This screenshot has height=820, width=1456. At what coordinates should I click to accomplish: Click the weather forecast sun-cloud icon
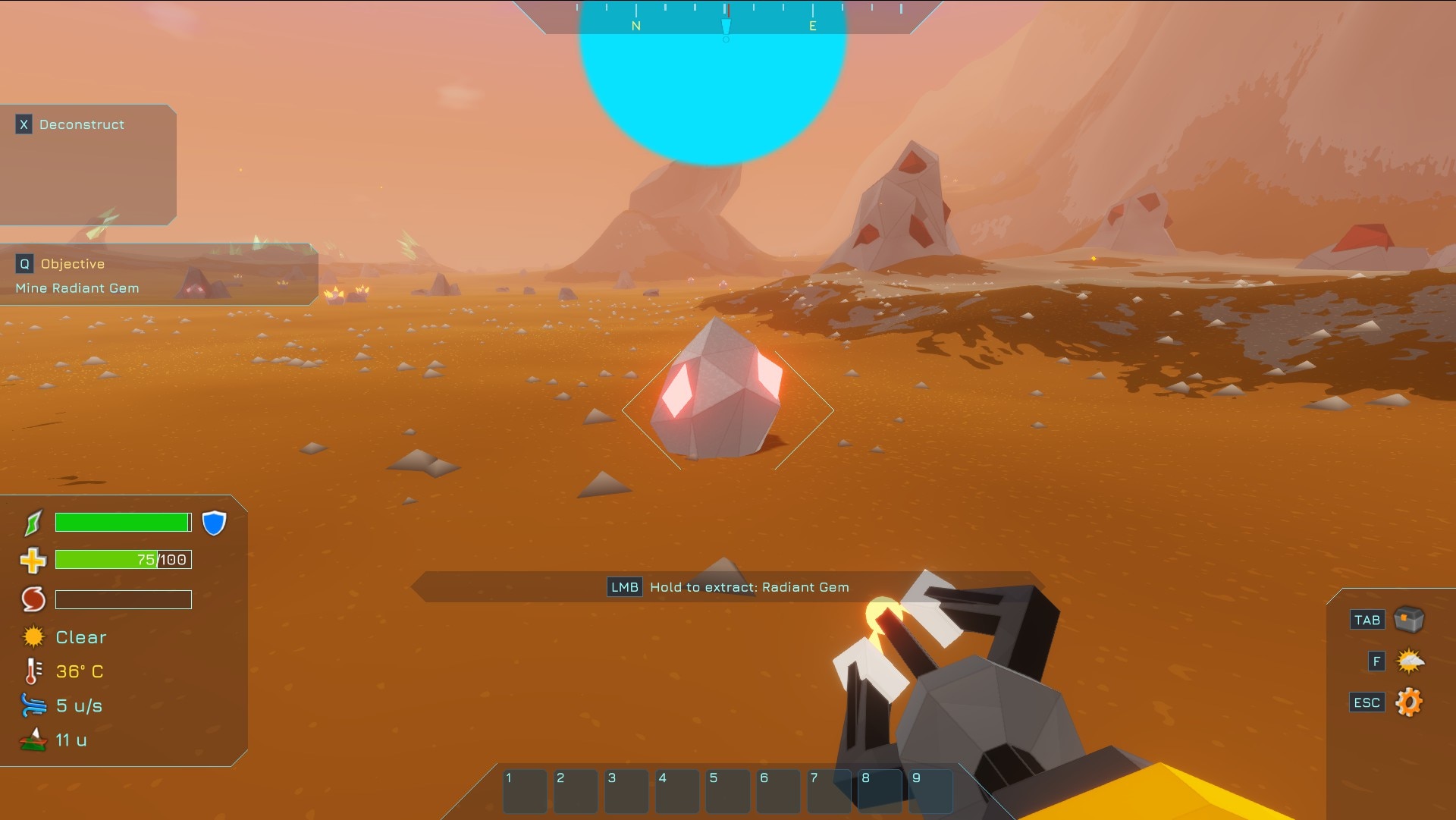(1410, 661)
